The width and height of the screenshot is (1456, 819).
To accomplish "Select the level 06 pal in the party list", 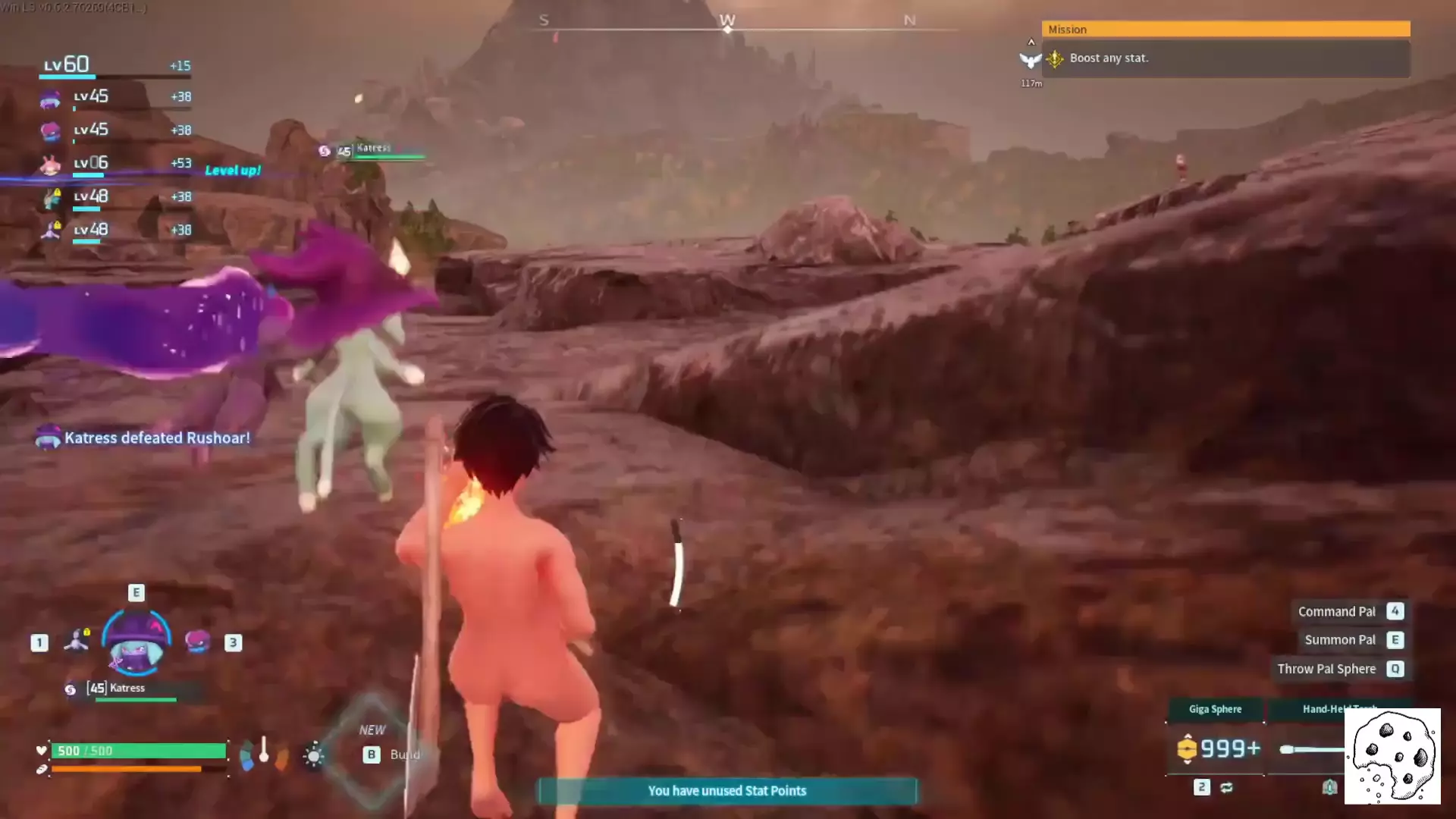I will point(114,164).
